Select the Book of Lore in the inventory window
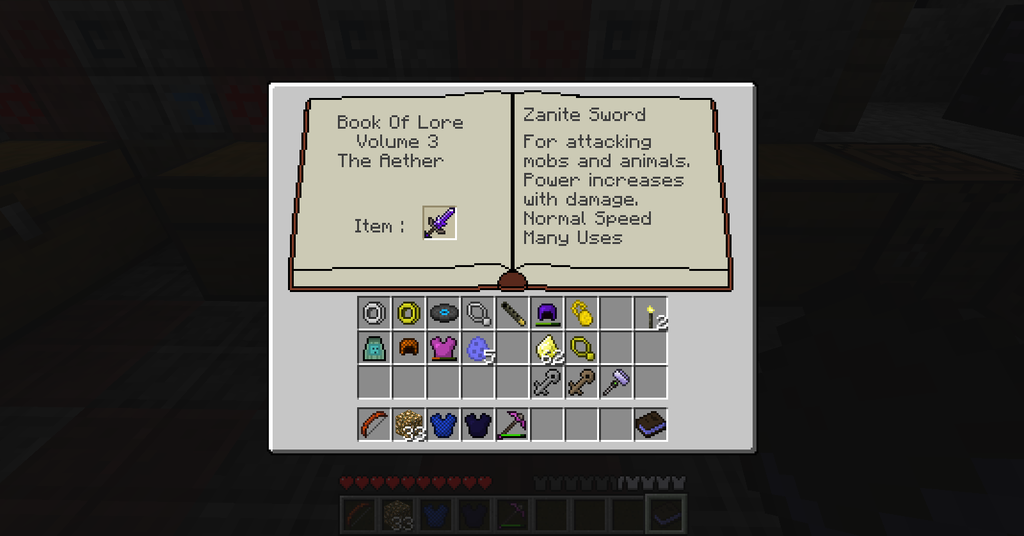Viewport: 1024px width, 536px height. [651, 424]
